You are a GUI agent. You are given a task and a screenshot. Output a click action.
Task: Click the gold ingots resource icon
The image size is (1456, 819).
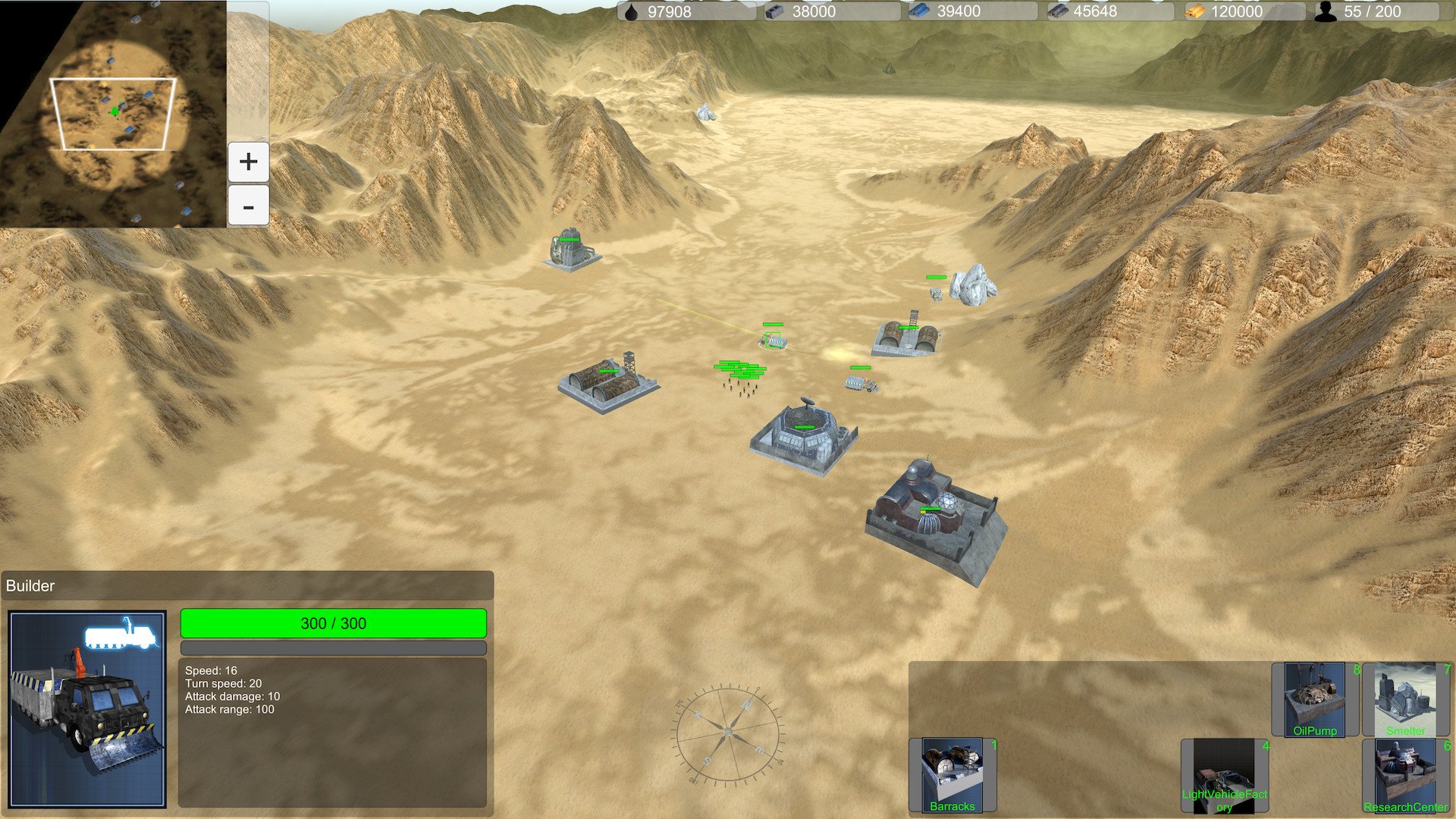(1197, 11)
